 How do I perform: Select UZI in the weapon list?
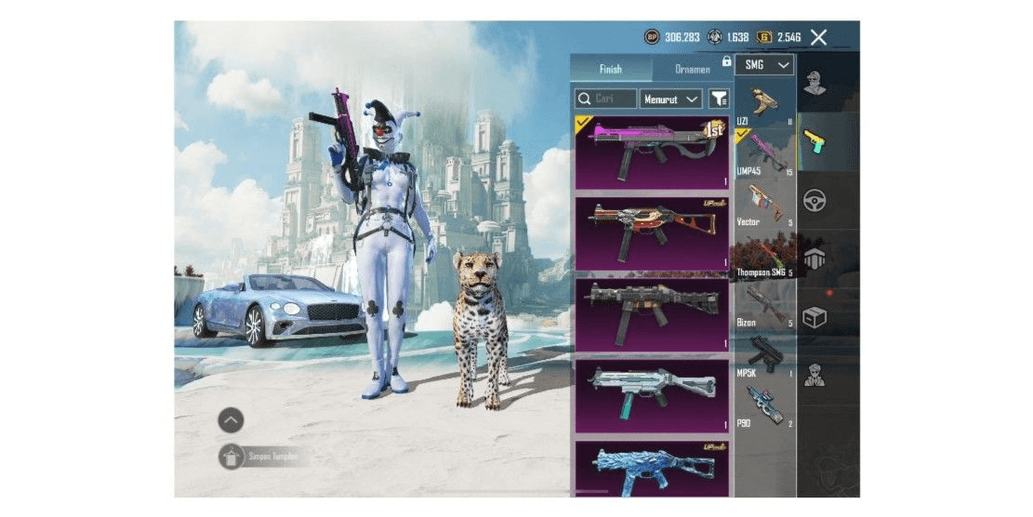click(x=765, y=105)
